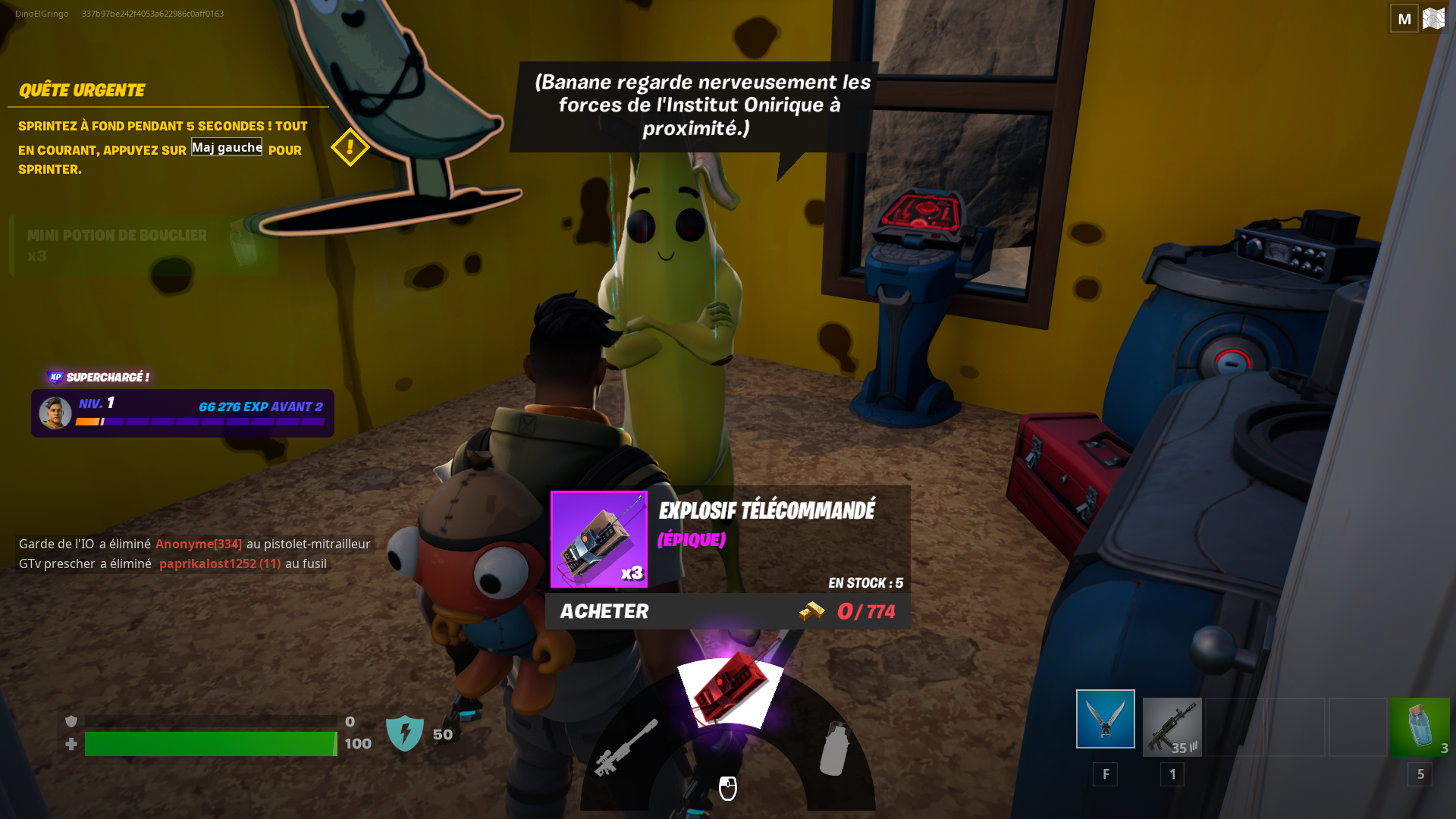The width and height of the screenshot is (1456, 819).
Task: Select the Explosif Télécommandé item thumbnail
Action: coord(598,539)
